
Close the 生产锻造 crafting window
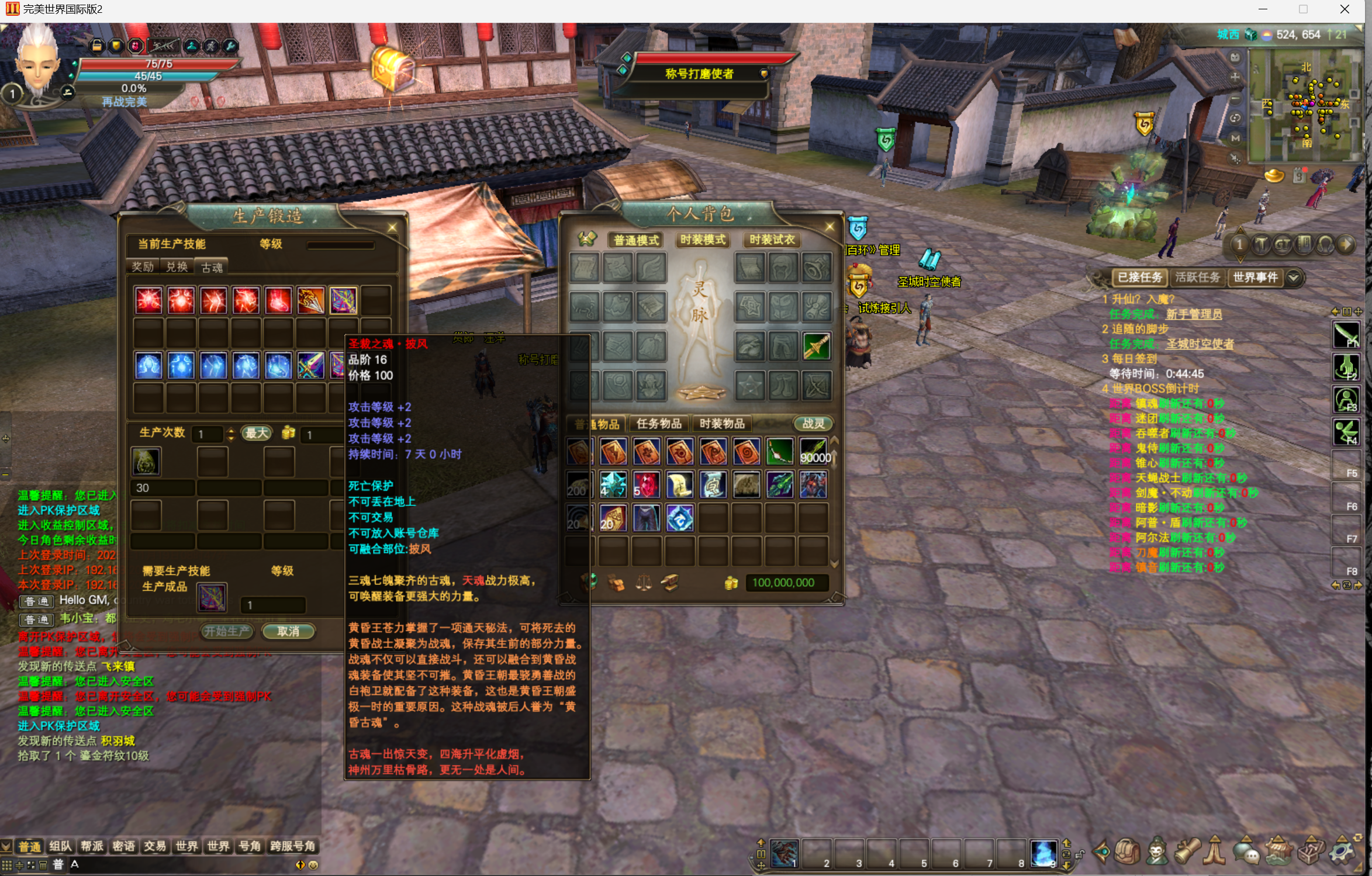point(392,227)
